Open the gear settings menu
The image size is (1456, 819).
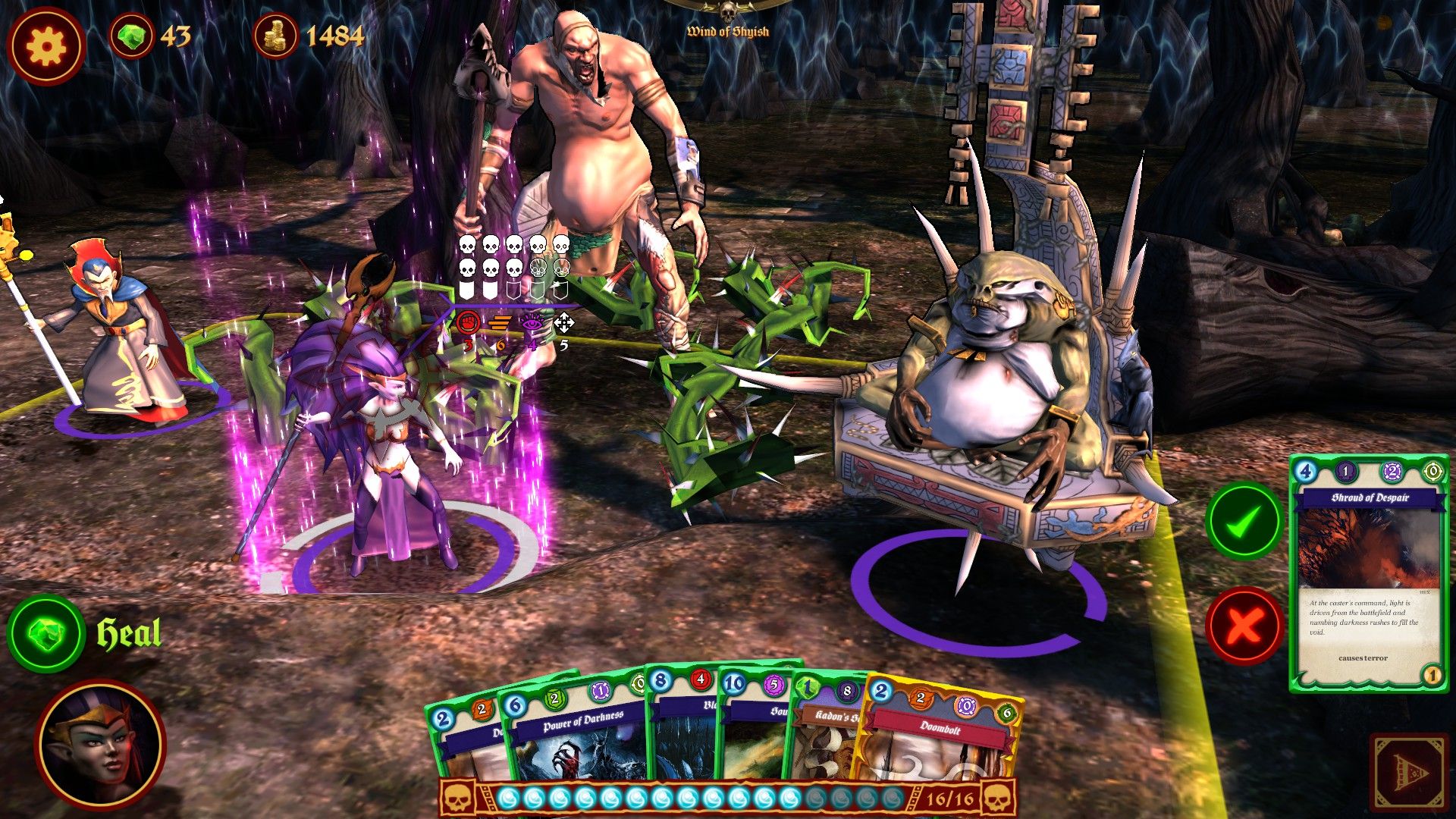pyautogui.click(x=45, y=46)
